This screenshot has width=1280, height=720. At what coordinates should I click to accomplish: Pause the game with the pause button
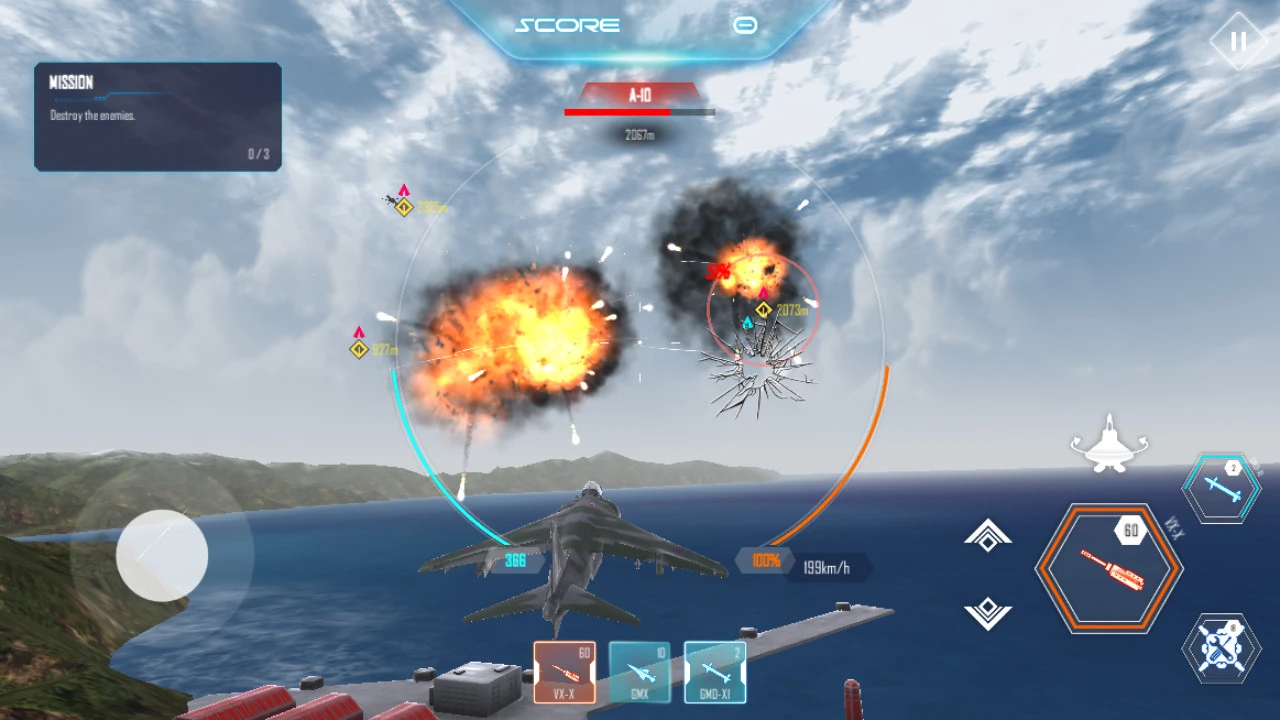pyautogui.click(x=1238, y=42)
